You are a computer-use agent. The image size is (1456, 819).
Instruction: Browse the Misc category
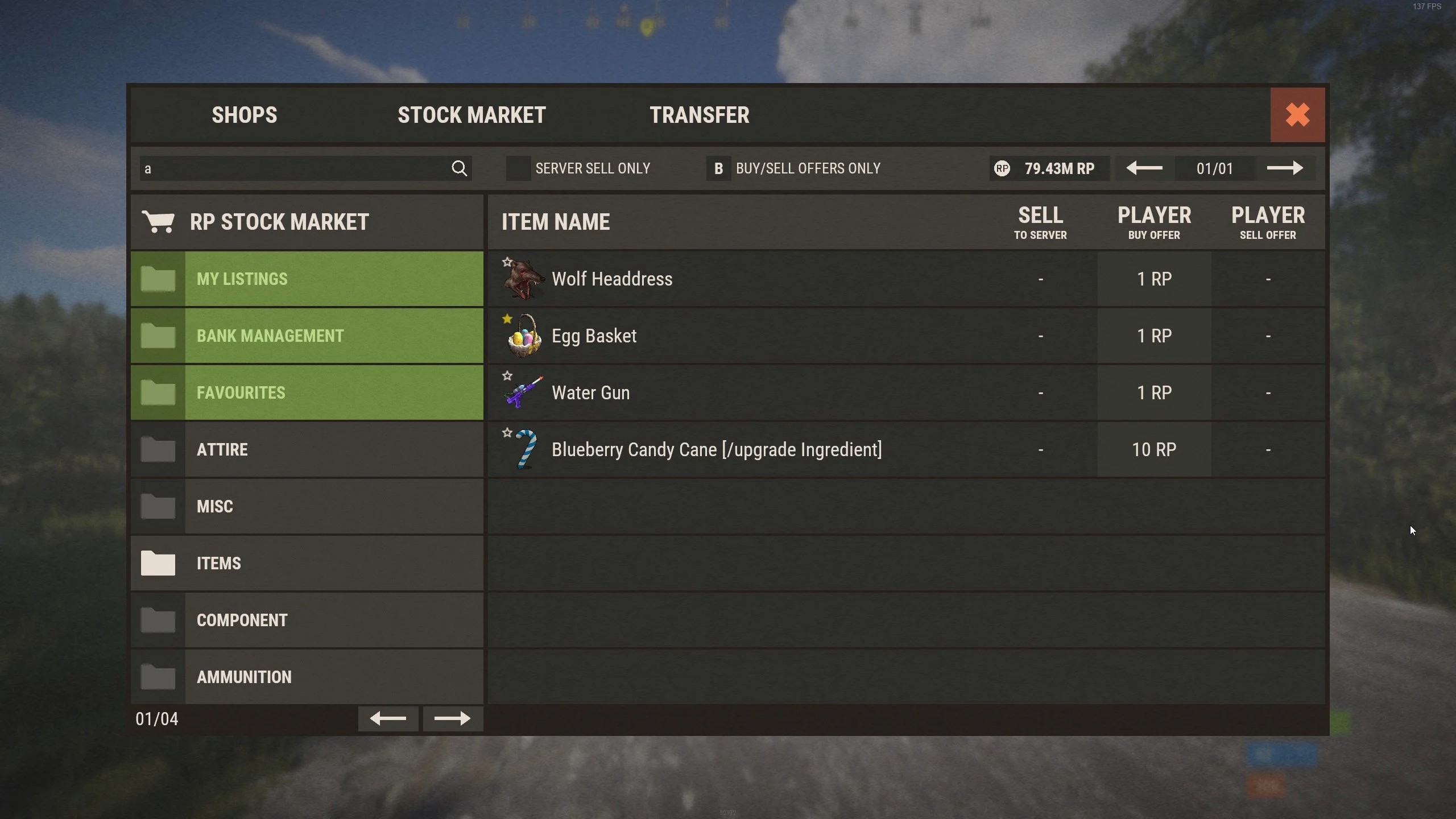[307, 506]
